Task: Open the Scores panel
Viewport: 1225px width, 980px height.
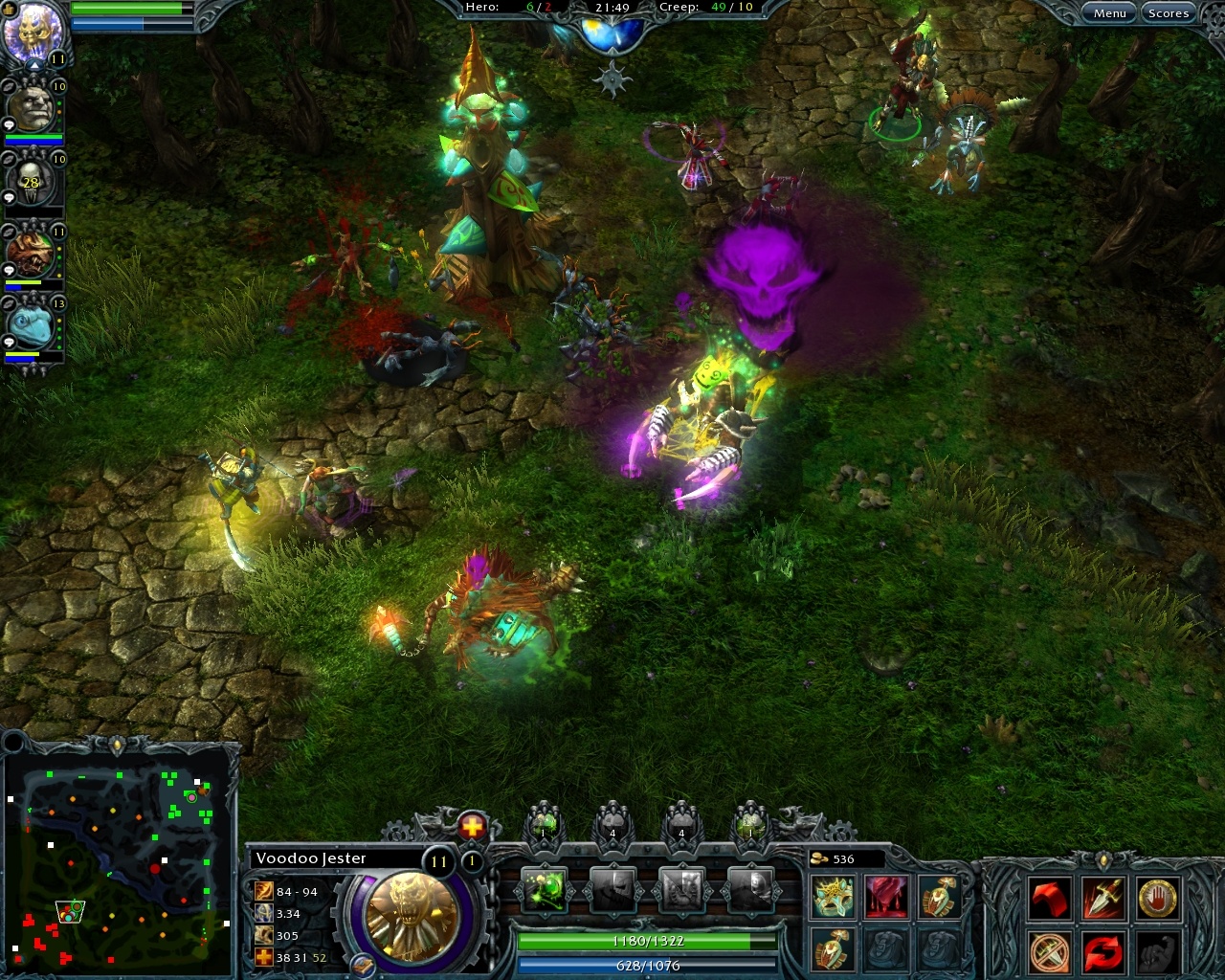Action: 1169,12
